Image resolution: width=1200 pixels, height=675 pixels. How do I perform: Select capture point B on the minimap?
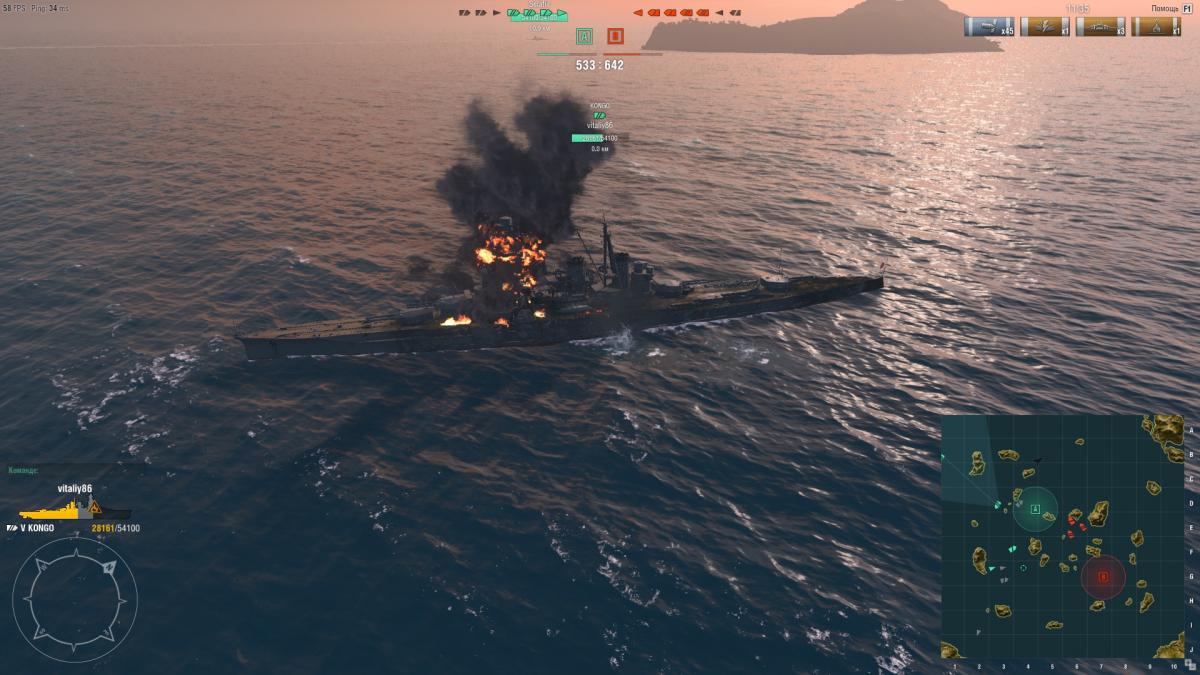pyautogui.click(x=1103, y=577)
